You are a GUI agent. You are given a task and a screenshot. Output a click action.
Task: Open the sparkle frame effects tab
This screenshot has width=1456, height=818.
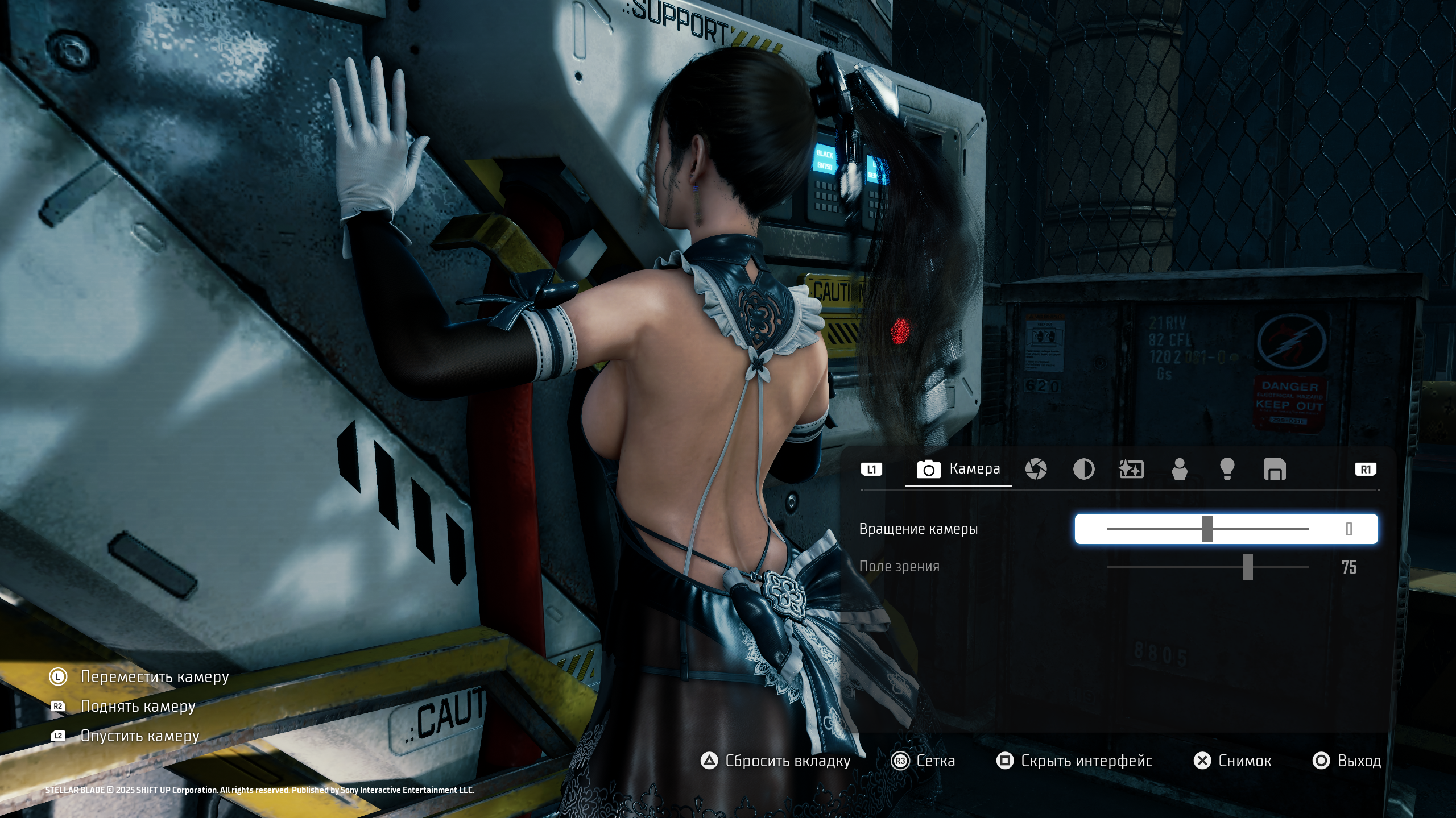click(x=1131, y=470)
